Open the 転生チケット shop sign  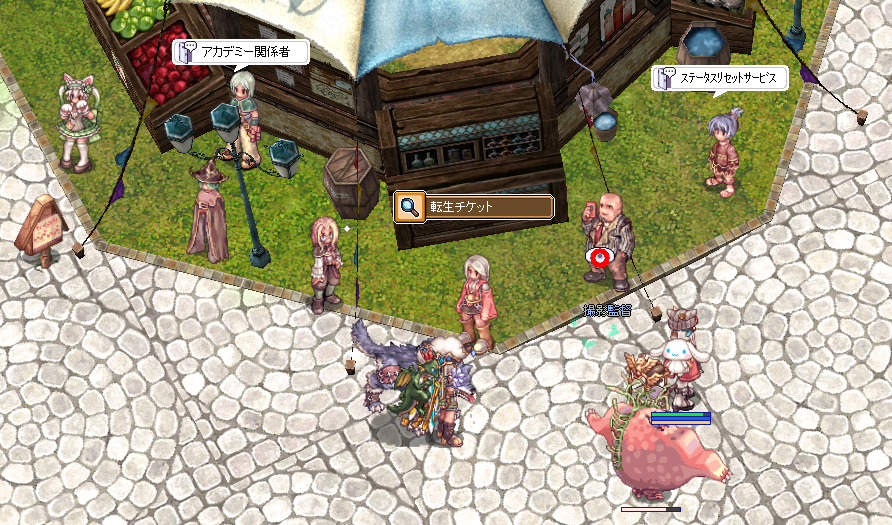(x=474, y=207)
